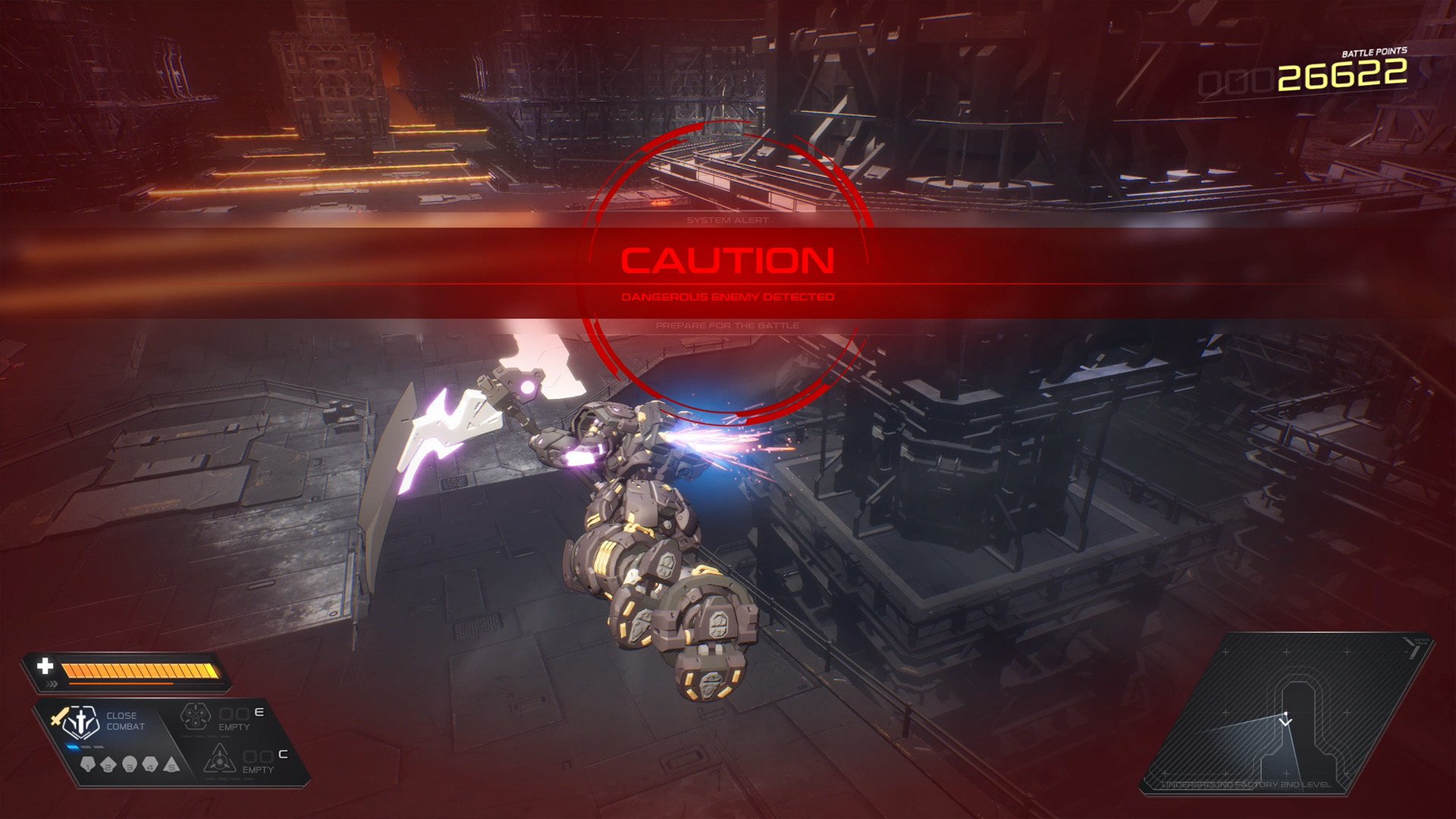Click the triangular empty equipment slot icon

(x=218, y=758)
